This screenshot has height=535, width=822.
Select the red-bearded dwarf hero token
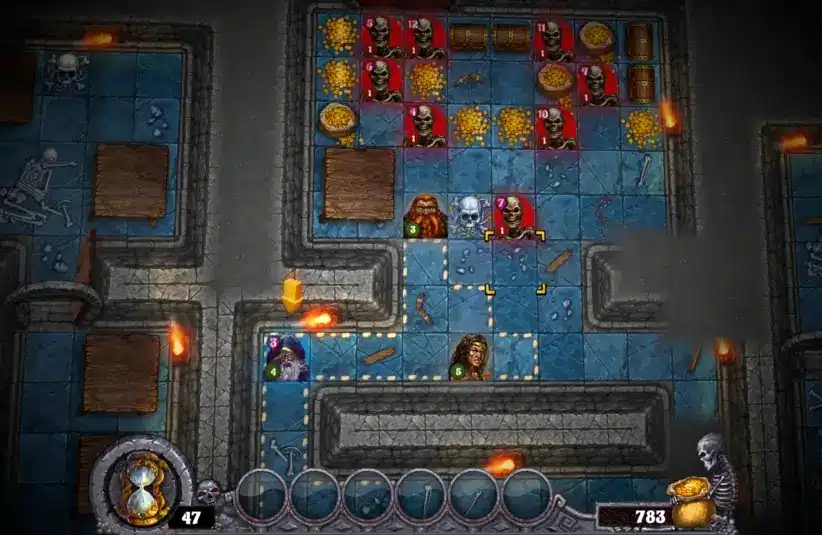pyautogui.click(x=426, y=216)
